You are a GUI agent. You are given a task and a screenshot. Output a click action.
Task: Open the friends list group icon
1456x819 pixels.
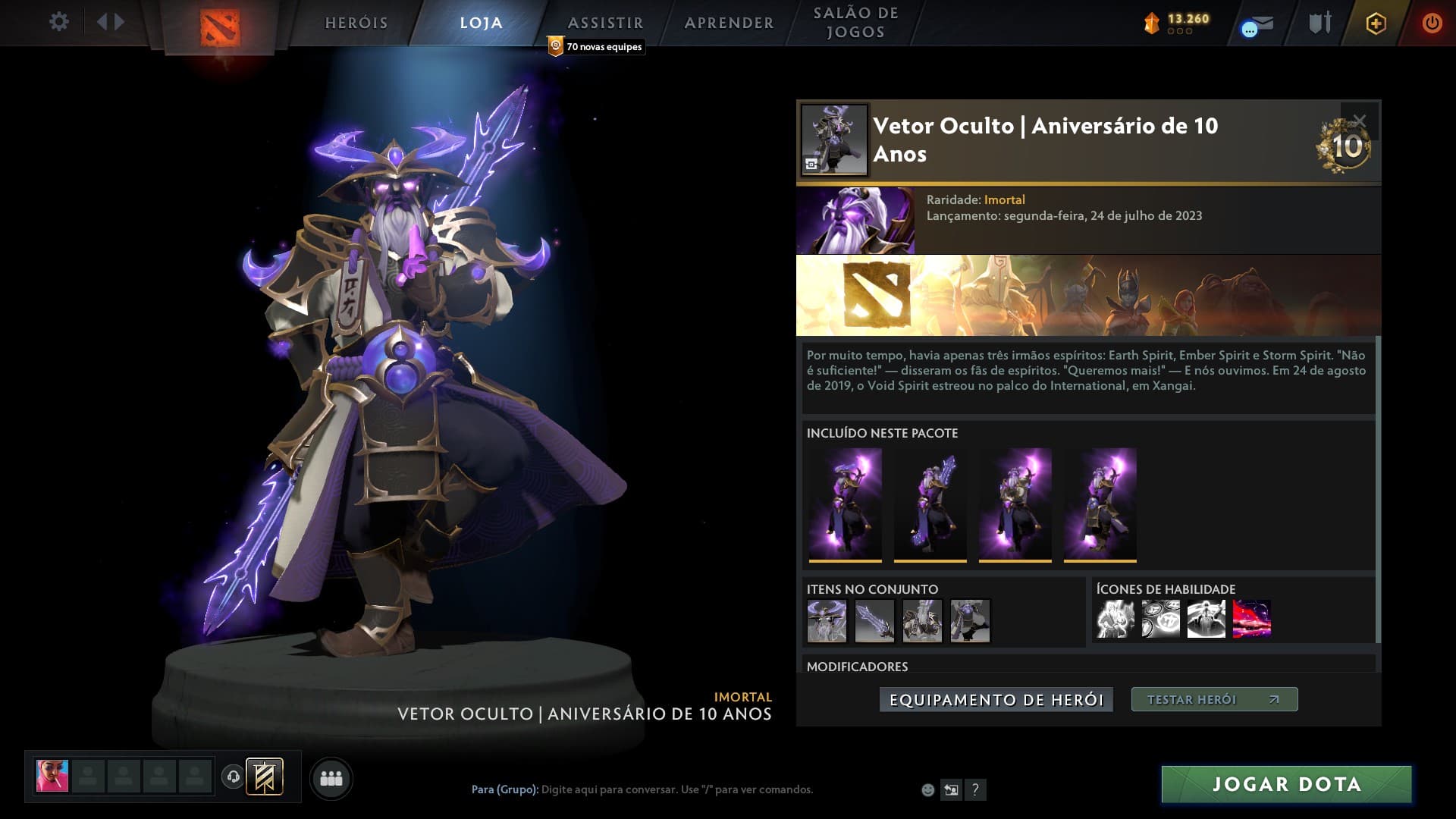tap(331, 777)
